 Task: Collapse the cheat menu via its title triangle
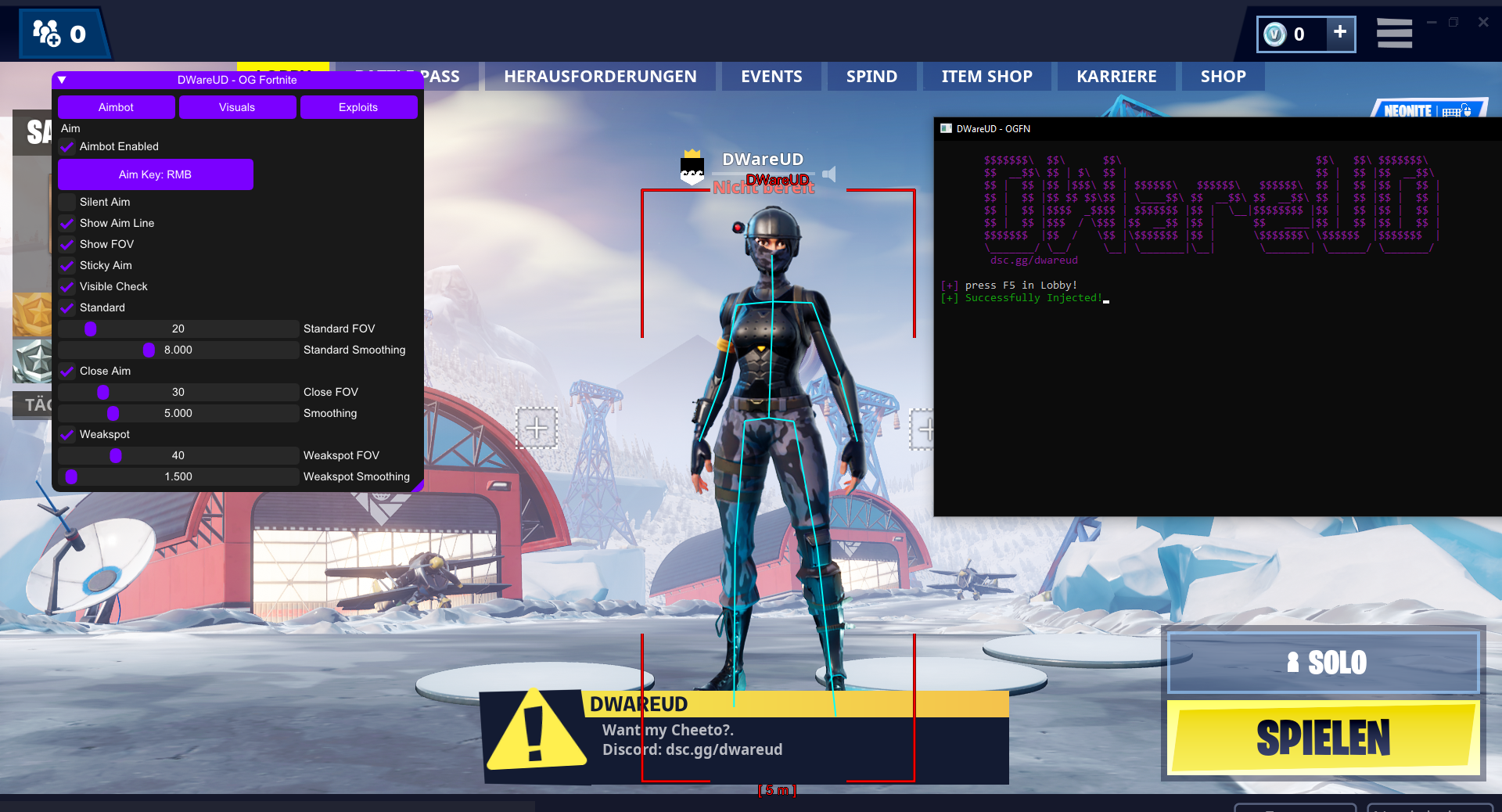pos(62,80)
